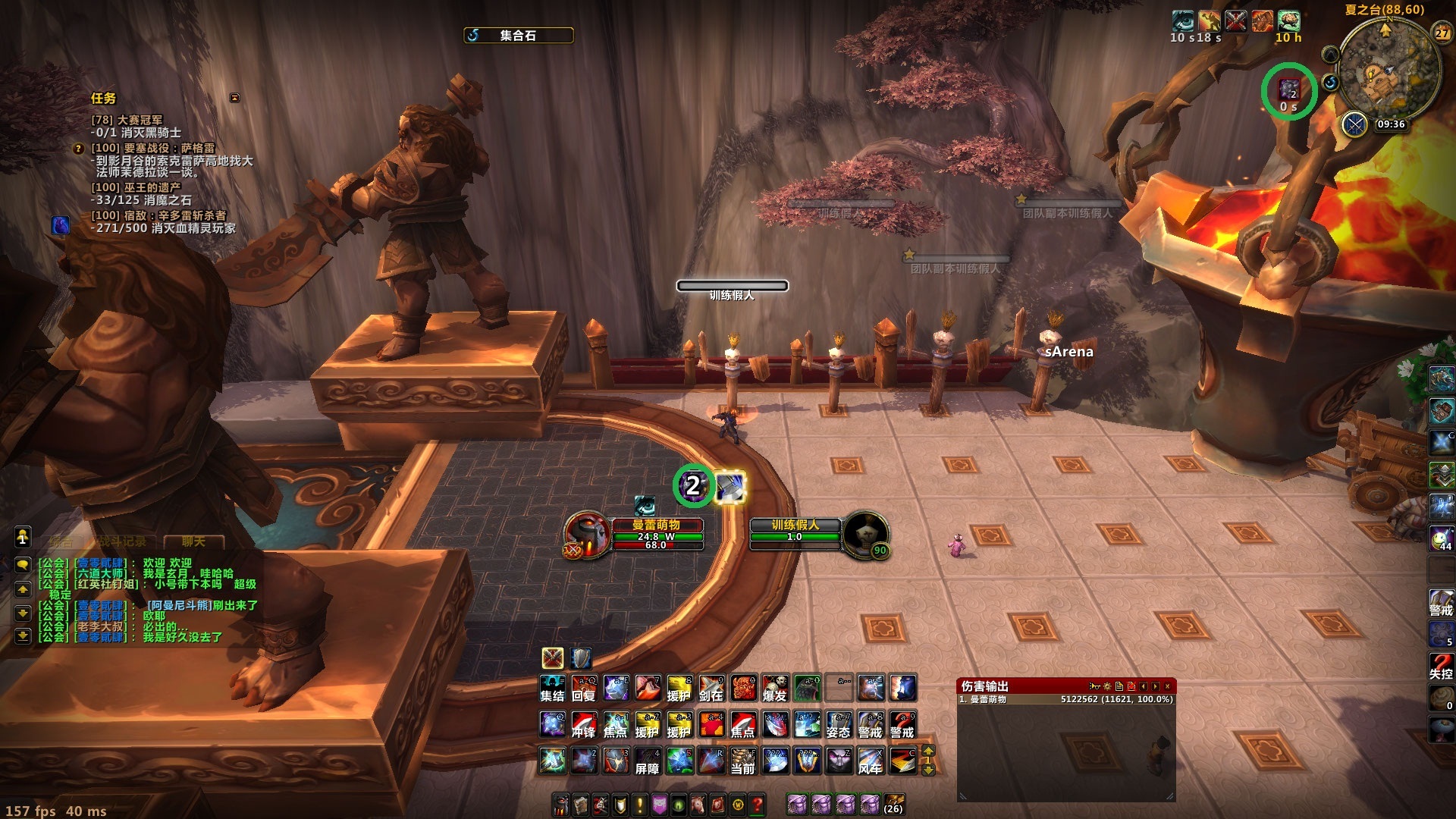
Task: Close the 伤害输出 damage meter window
Action: [x=1168, y=686]
